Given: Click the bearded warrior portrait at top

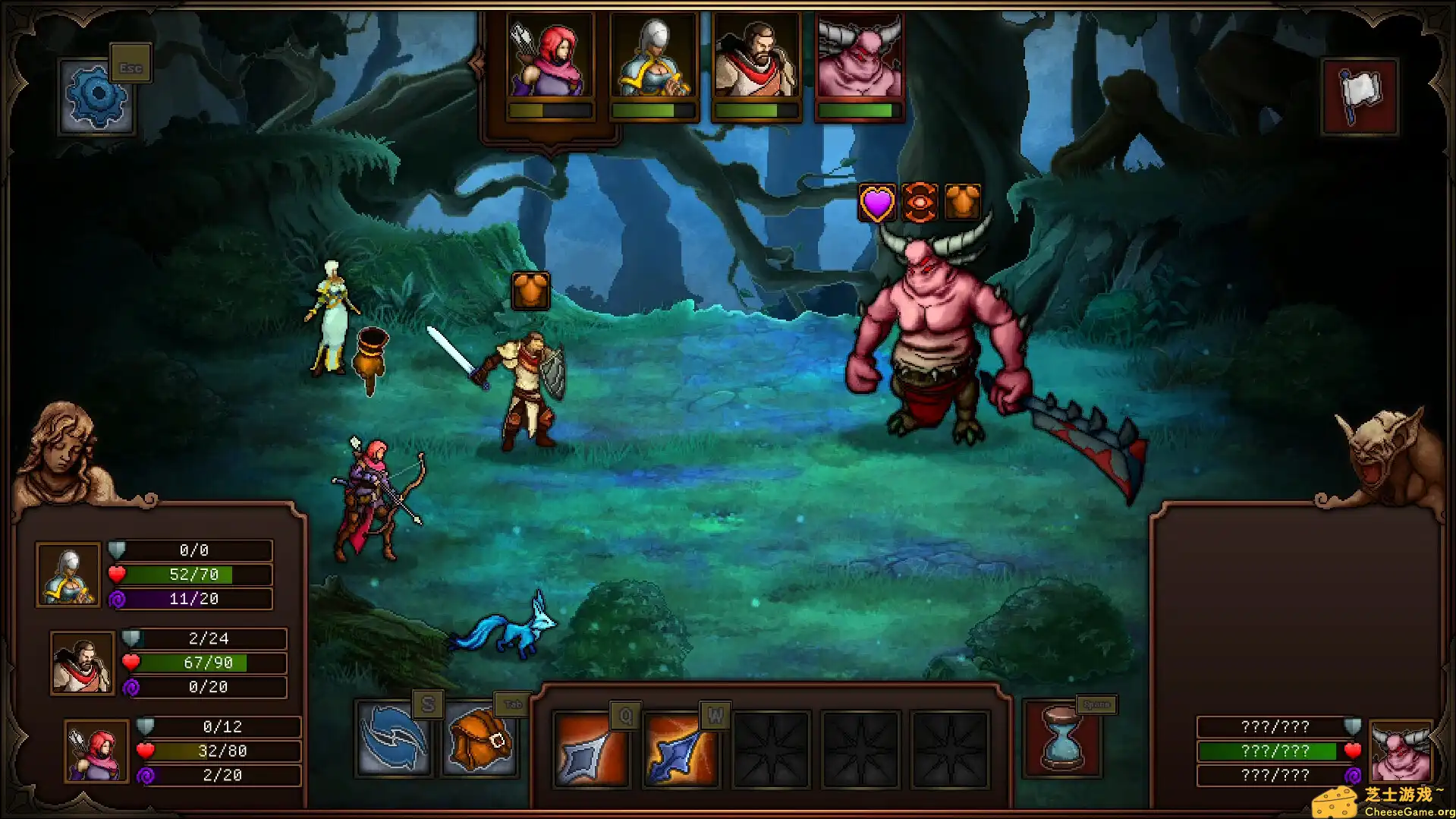Looking at the screenshot, I should click(756, 57).
